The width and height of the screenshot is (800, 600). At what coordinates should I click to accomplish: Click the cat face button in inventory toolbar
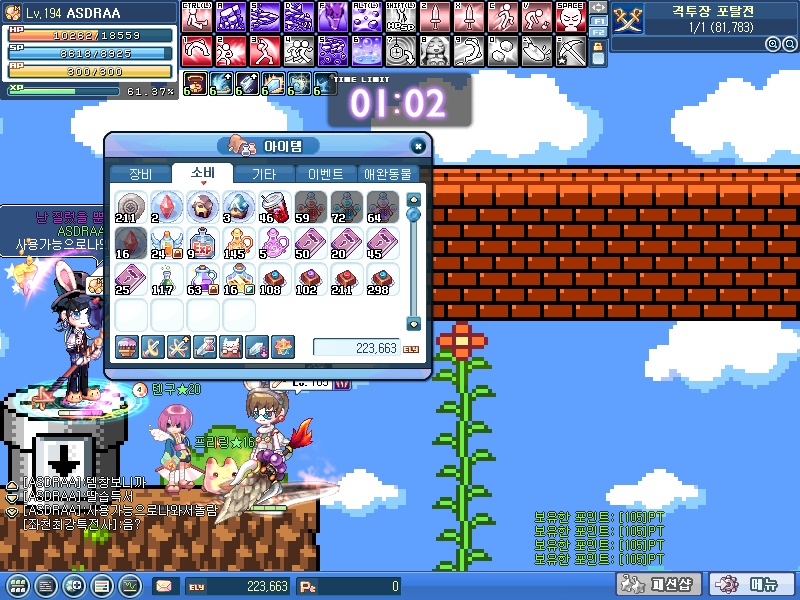(230, 347)
